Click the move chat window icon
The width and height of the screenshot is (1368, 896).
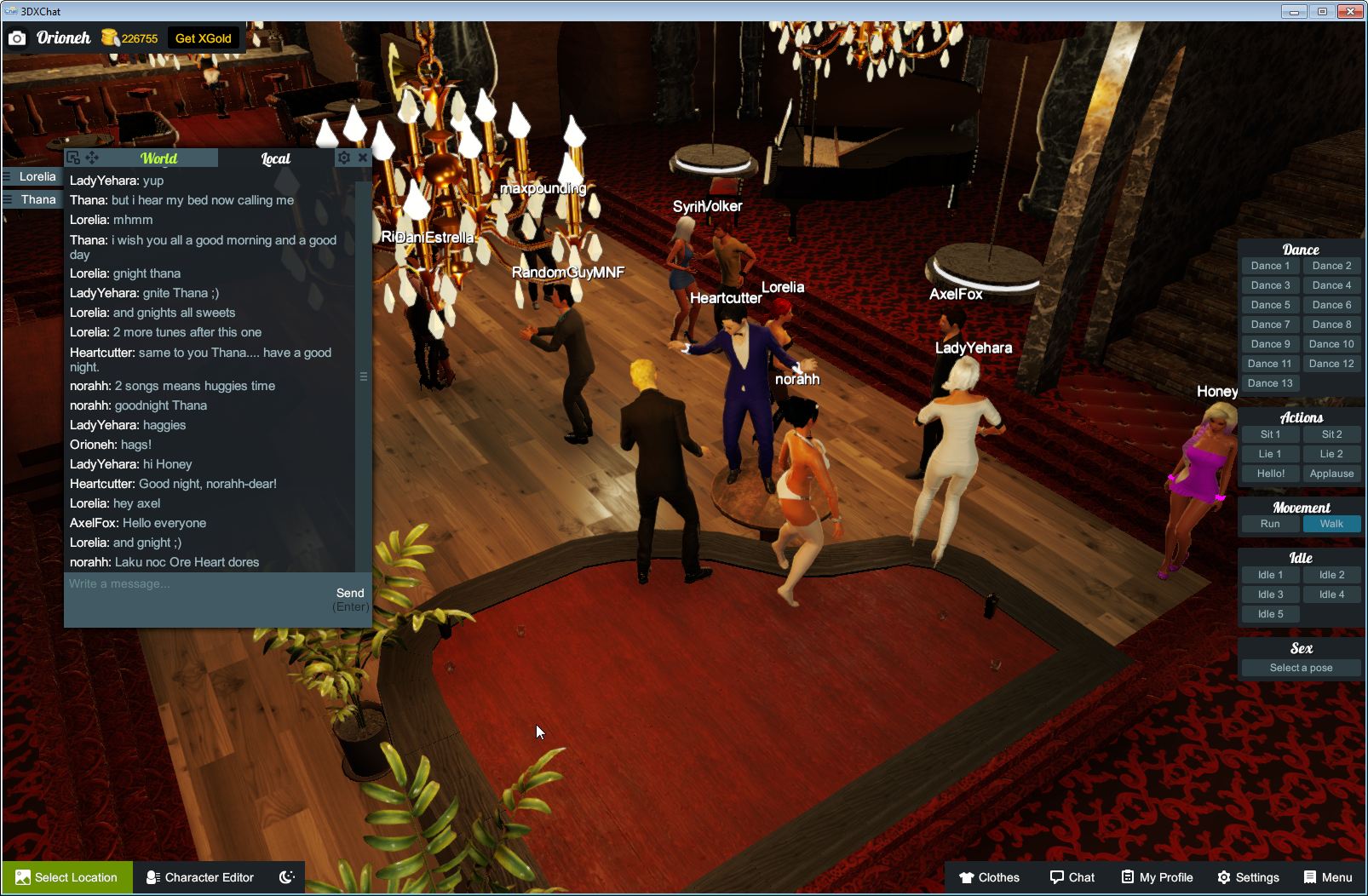click(x=92, y=158)
